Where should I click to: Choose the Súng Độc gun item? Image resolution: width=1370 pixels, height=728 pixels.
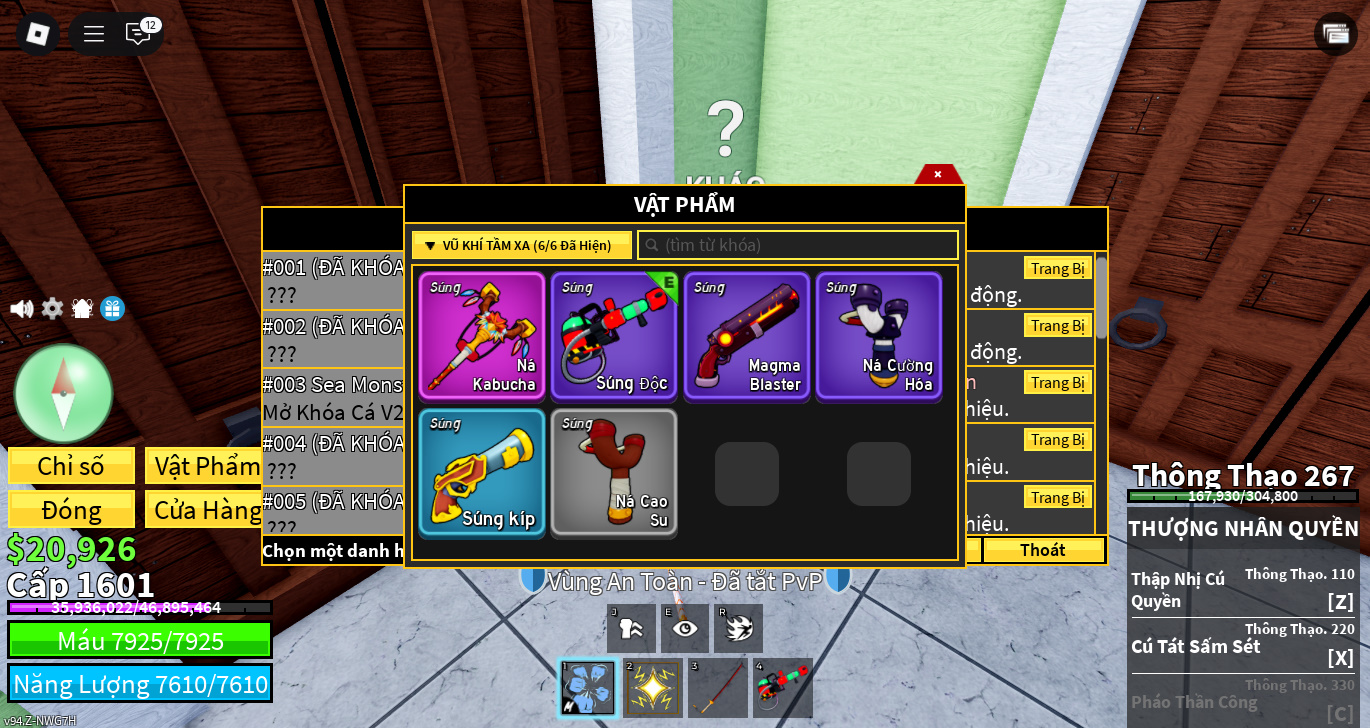[x=614, y=336]
